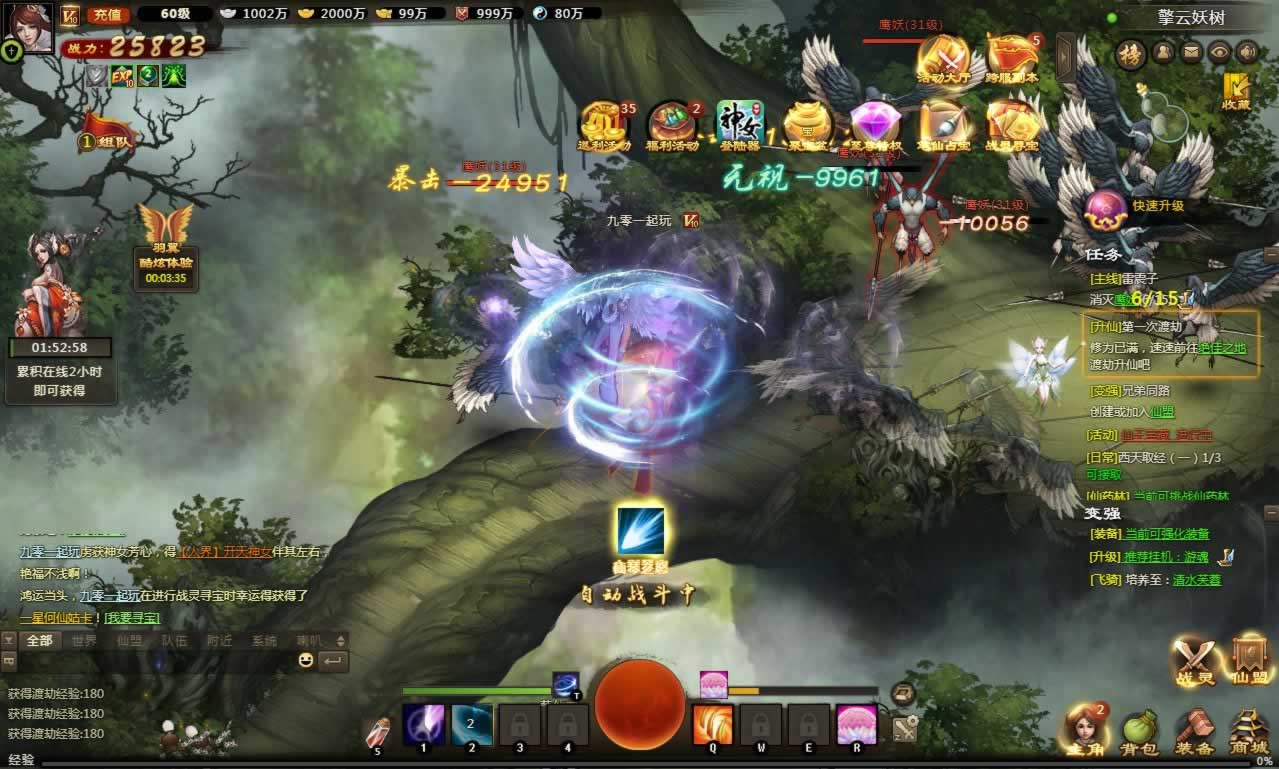
Task: Use the orange flame skill in slot Q
Action: pyautogui.click(x=712, y=725)
